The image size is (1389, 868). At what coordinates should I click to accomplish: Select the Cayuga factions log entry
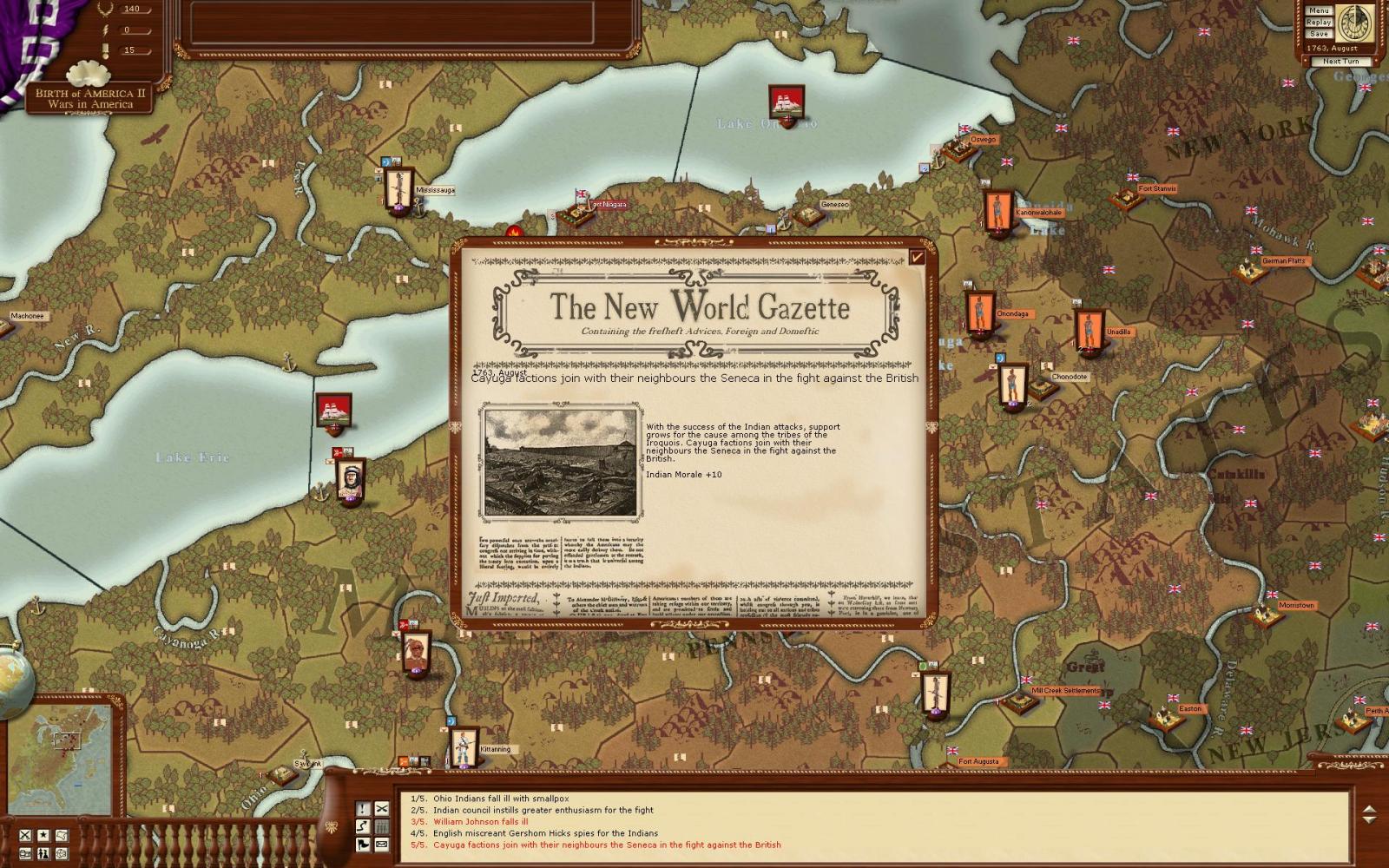pyautogui.click(x=606, y=845)
